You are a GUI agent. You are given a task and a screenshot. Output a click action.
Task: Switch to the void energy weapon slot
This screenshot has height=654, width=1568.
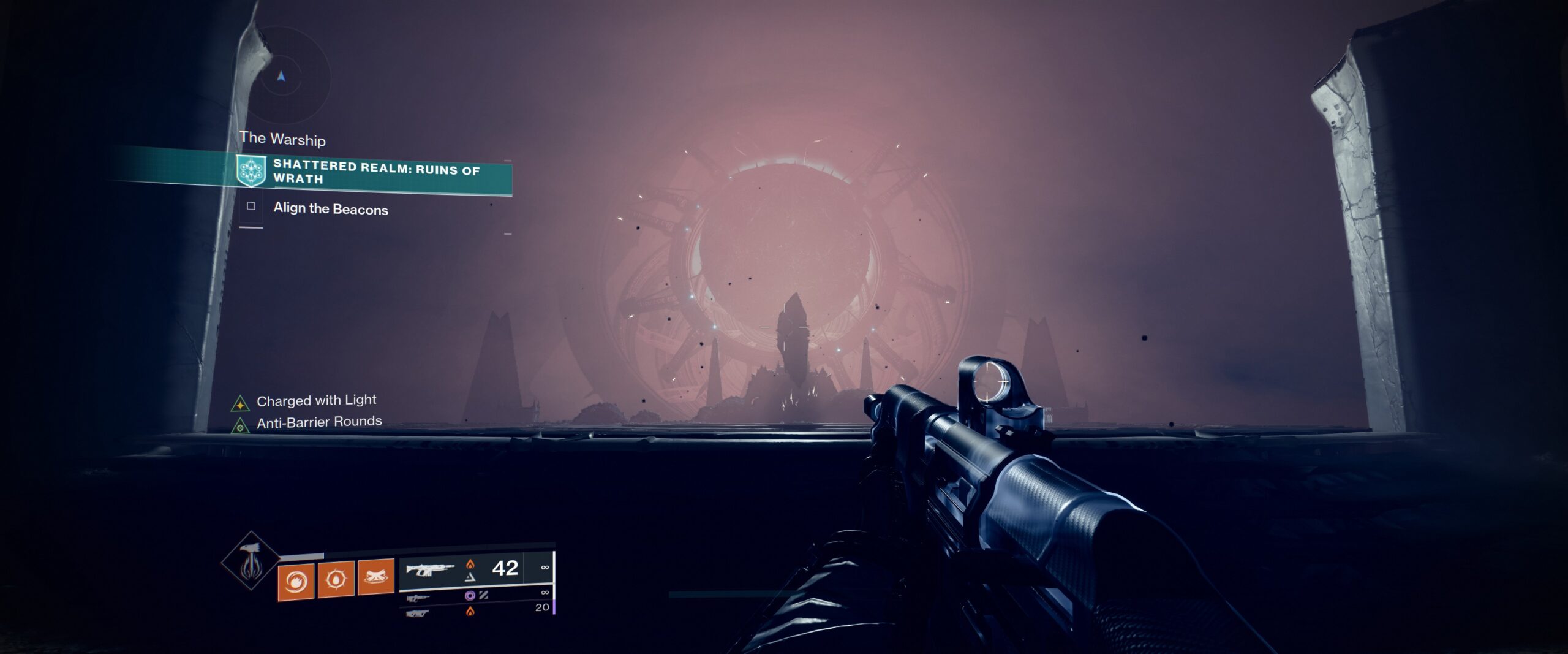coord(418,597)
